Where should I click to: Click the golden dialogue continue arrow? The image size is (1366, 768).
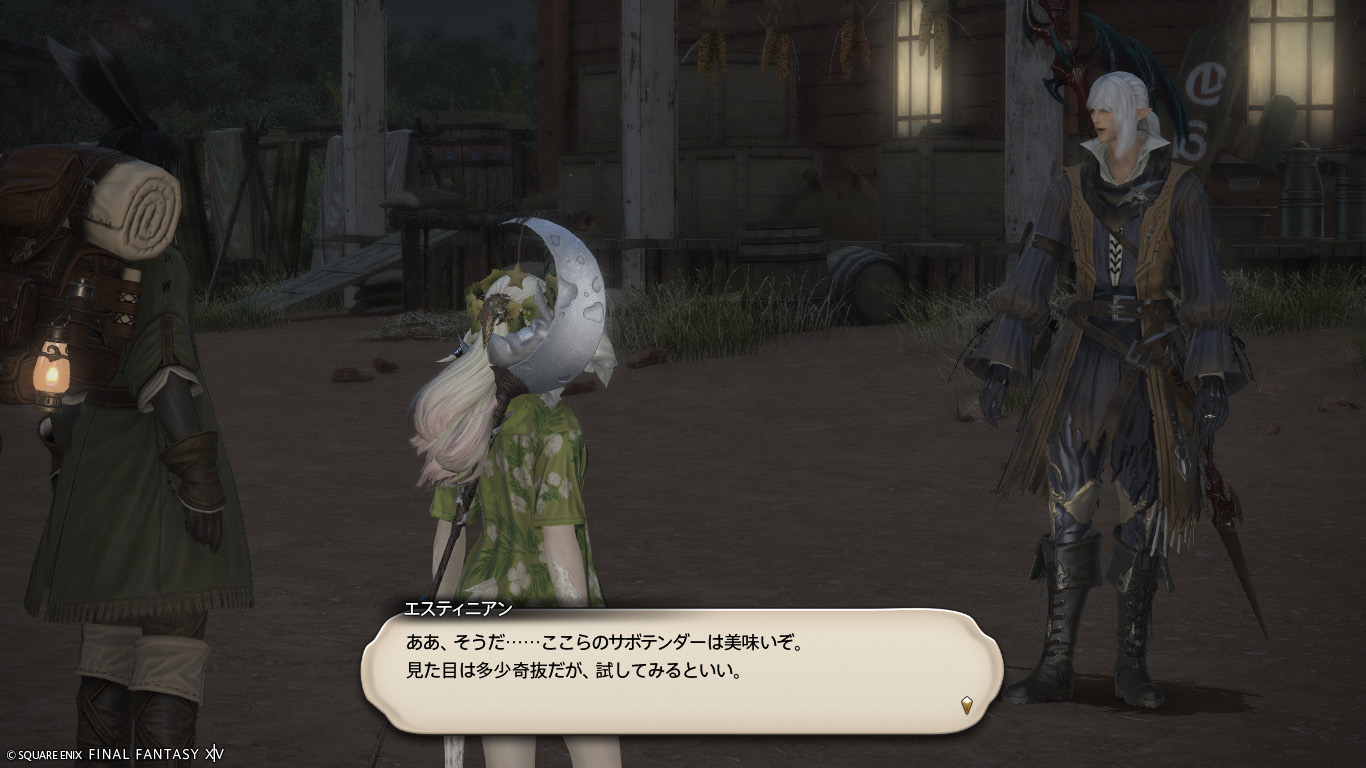click(967, 705)
